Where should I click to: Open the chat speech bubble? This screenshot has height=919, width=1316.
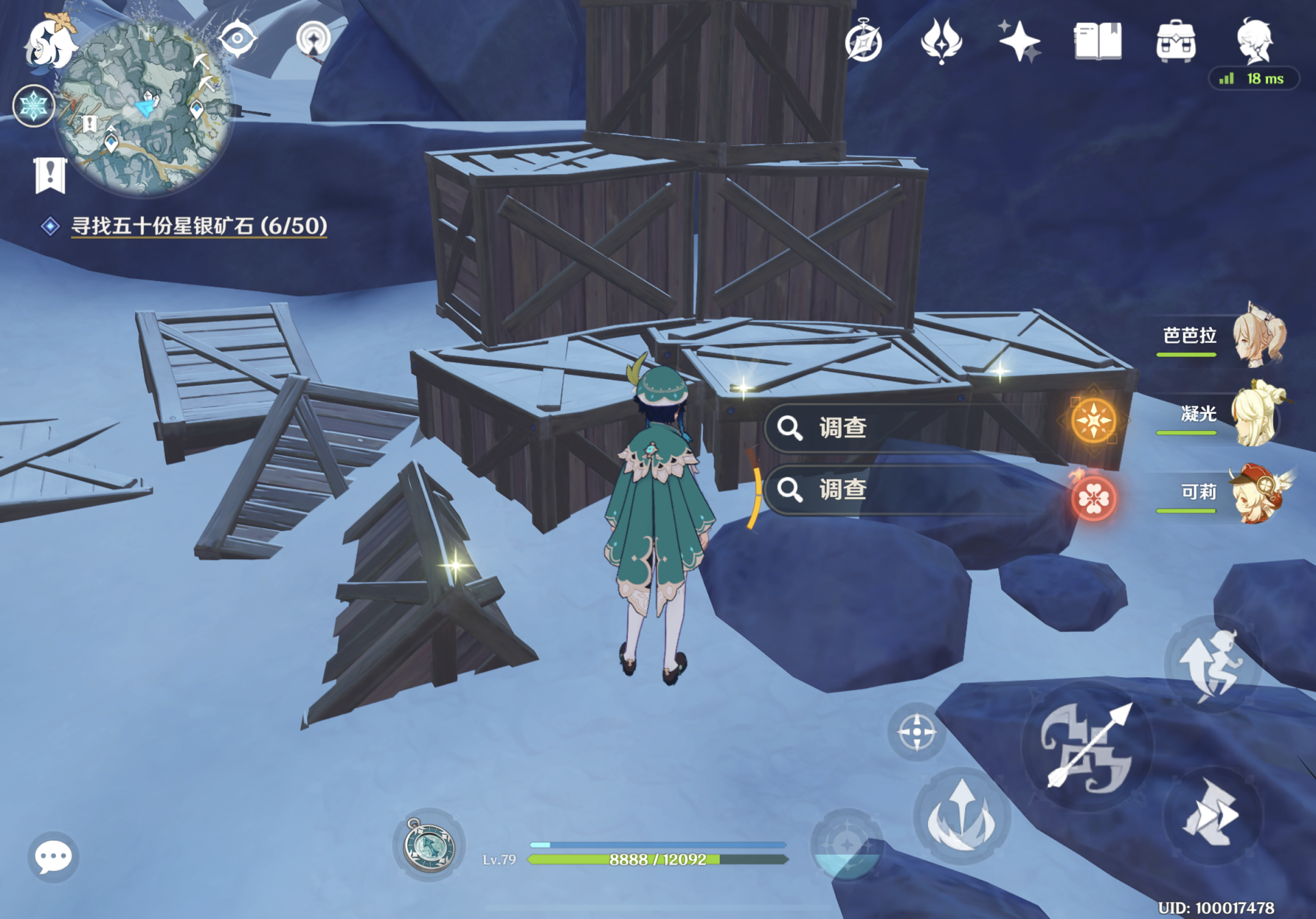pos(53,857)
